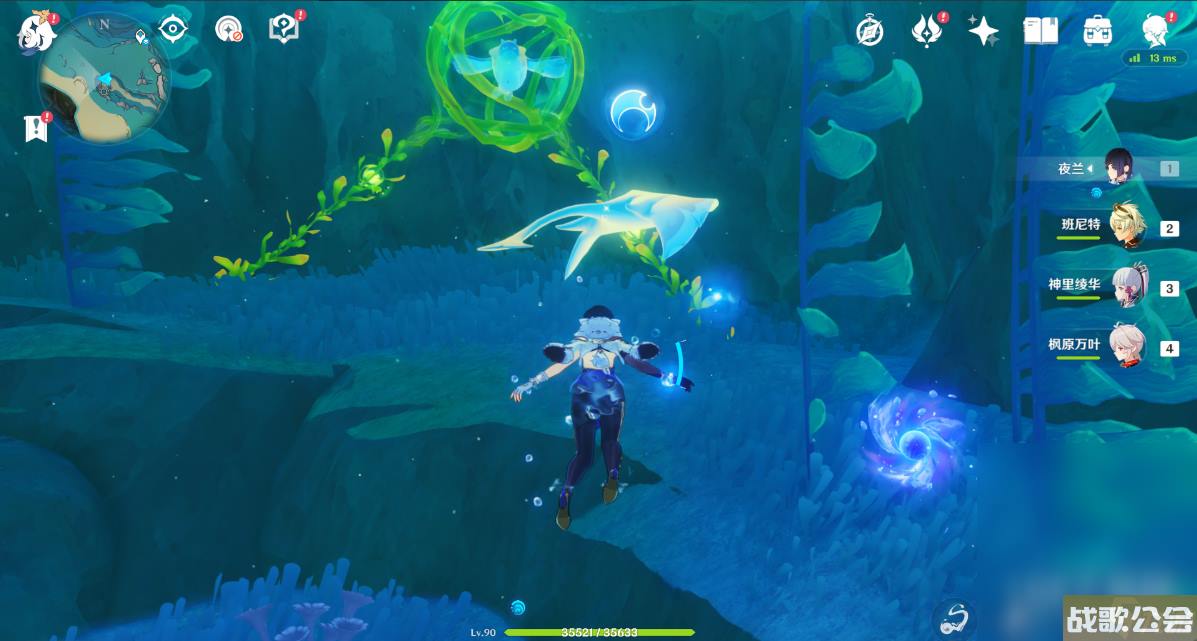The height and width of the screenshot is (641, 1197).
Task: Activate the eye-shaped elemental sight icon
Action: (x=174, y=29)
